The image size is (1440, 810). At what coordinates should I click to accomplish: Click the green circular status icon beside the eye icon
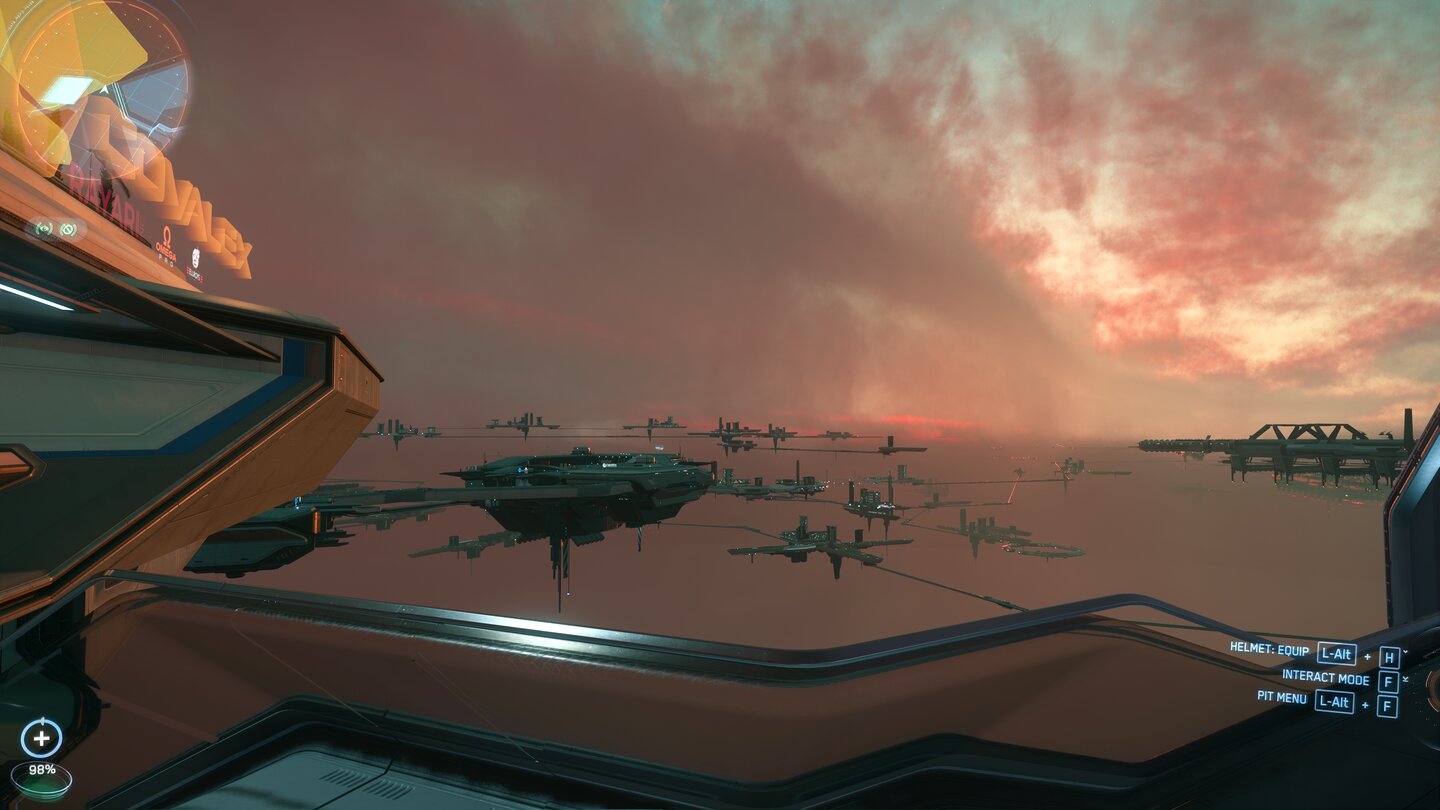[68, 230]
